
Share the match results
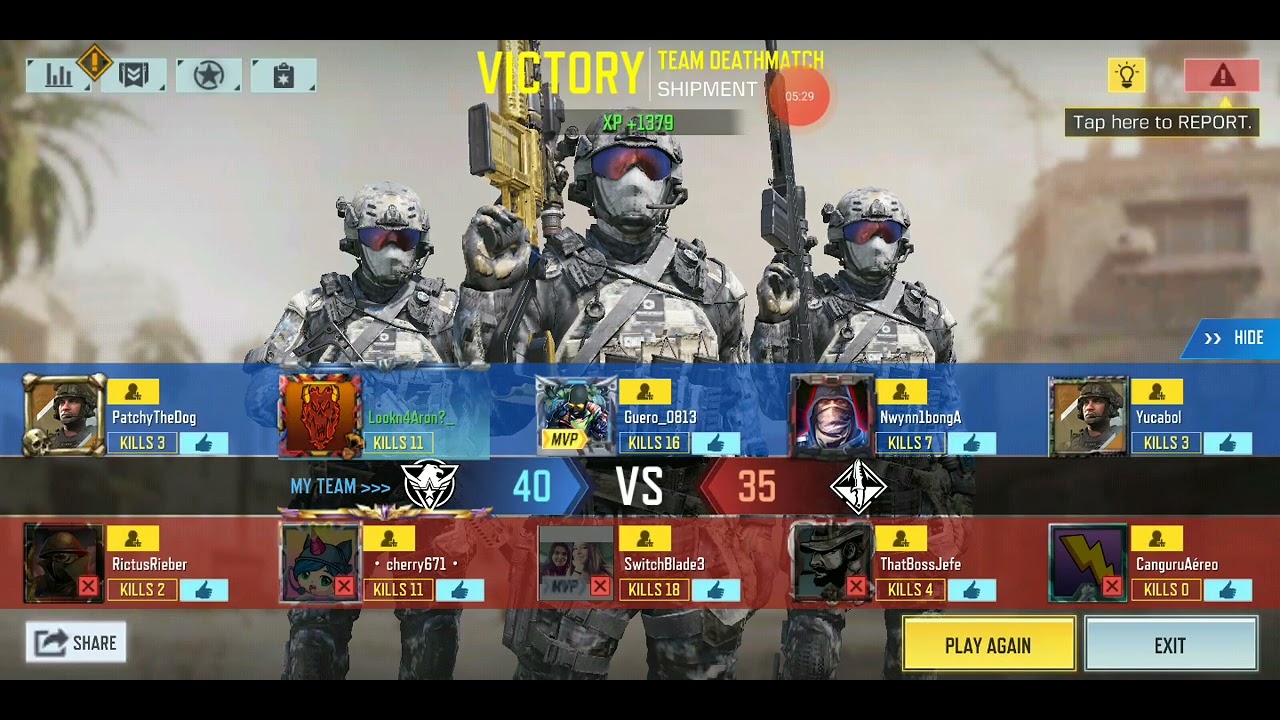click(x=76, y=643)
